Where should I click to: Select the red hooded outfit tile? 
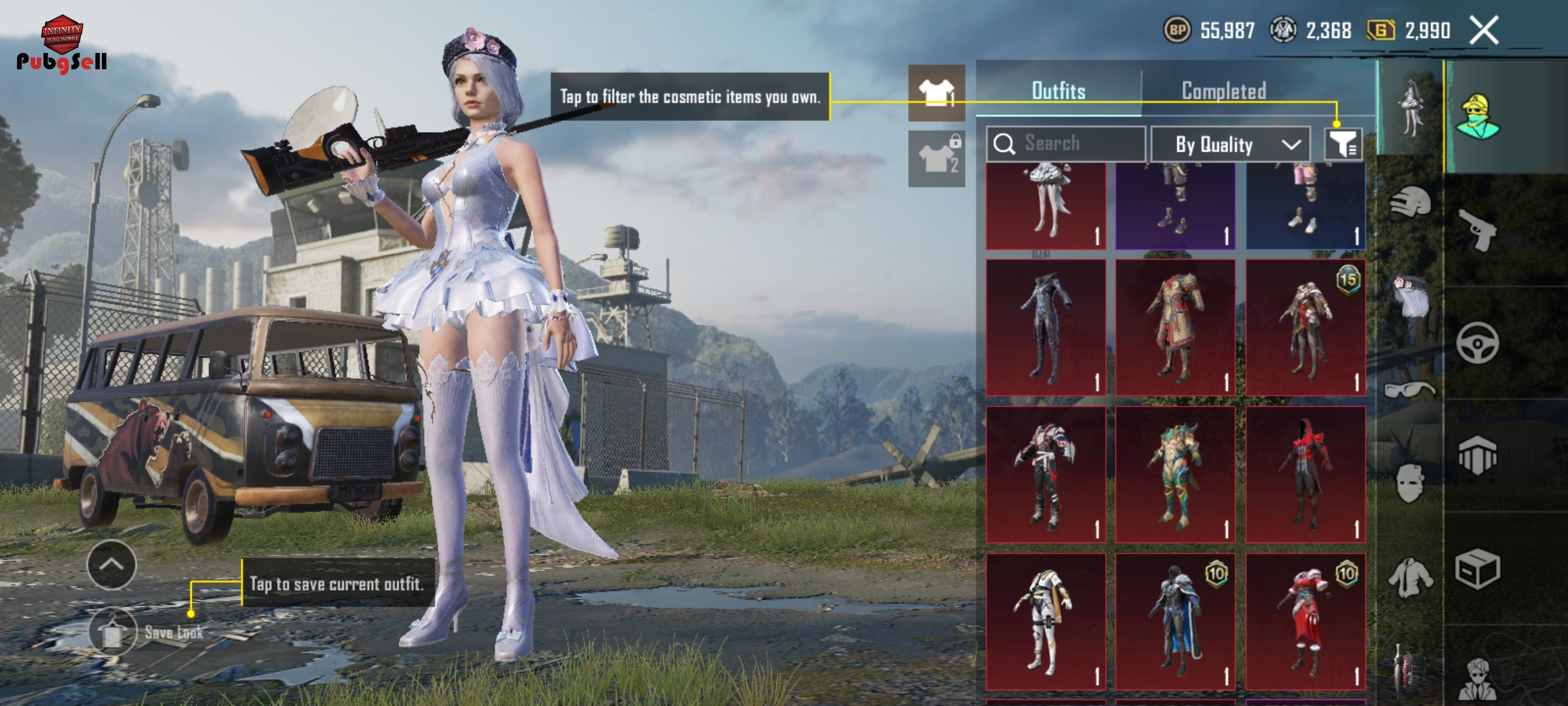(x=1305, y=474)
